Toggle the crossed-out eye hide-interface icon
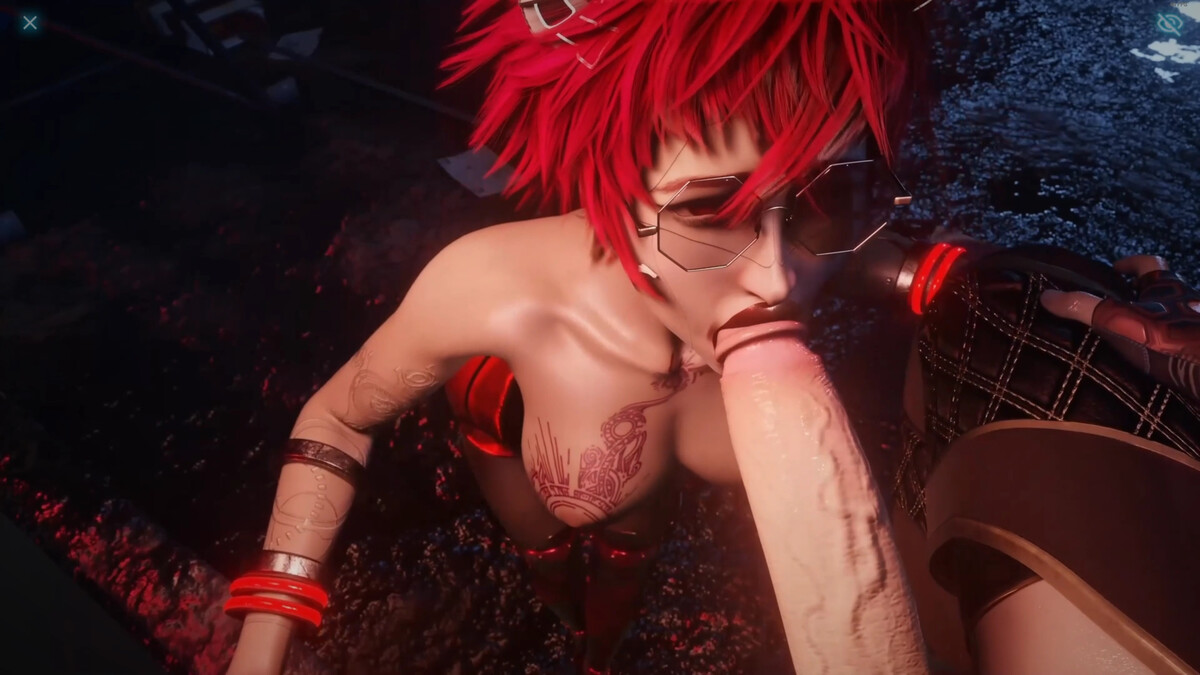The height and width of the screenshot is (675, 1200). point(1169,23)
